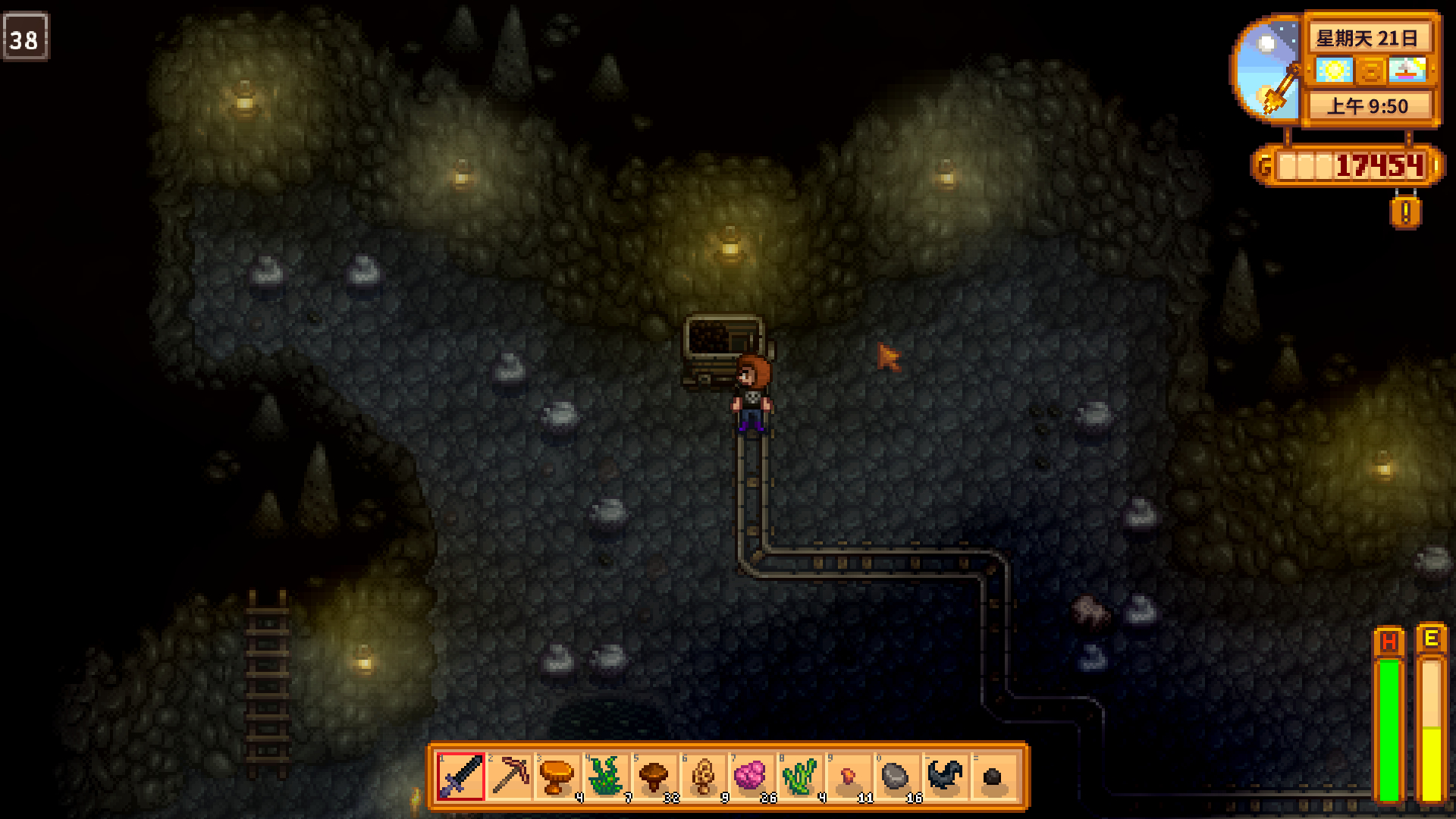Choose the light green seaweed stack of 4
Screen dimensions: 1456x819
pyautogui.click(x=801, y=777)
